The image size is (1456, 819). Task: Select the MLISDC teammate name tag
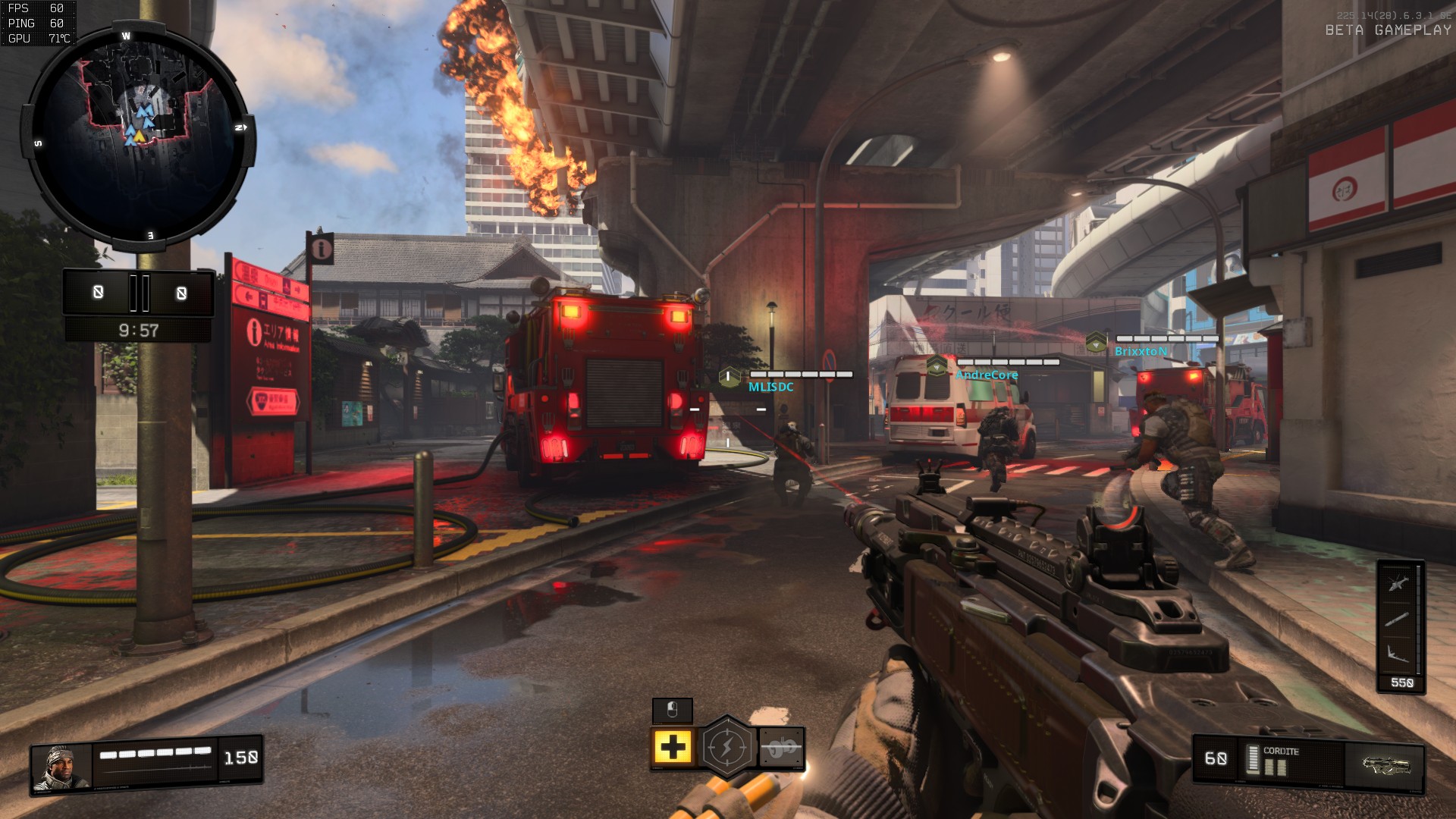[x=771, y=387]
